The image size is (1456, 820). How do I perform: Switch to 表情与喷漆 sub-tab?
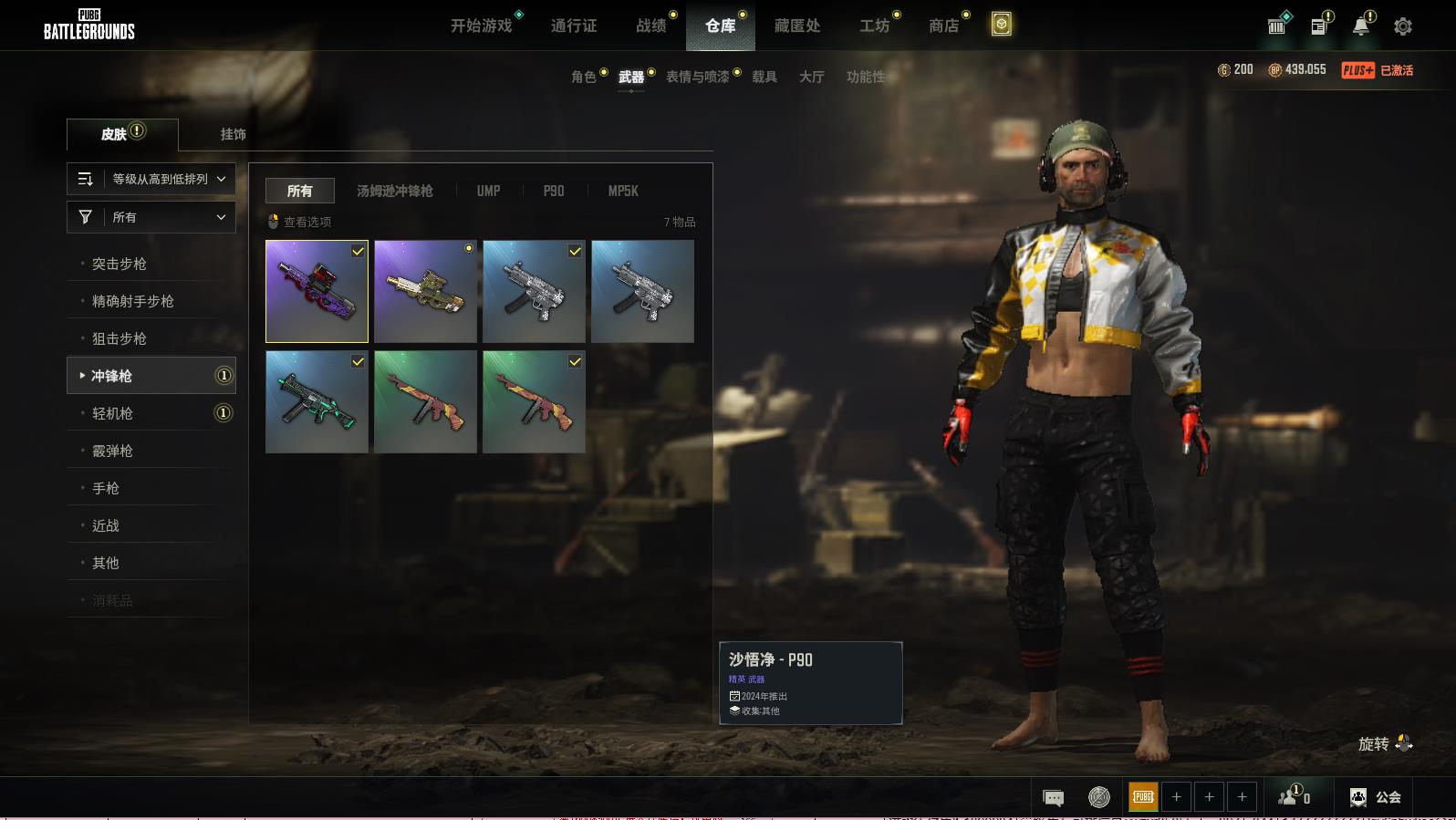(x=697, y=77)
